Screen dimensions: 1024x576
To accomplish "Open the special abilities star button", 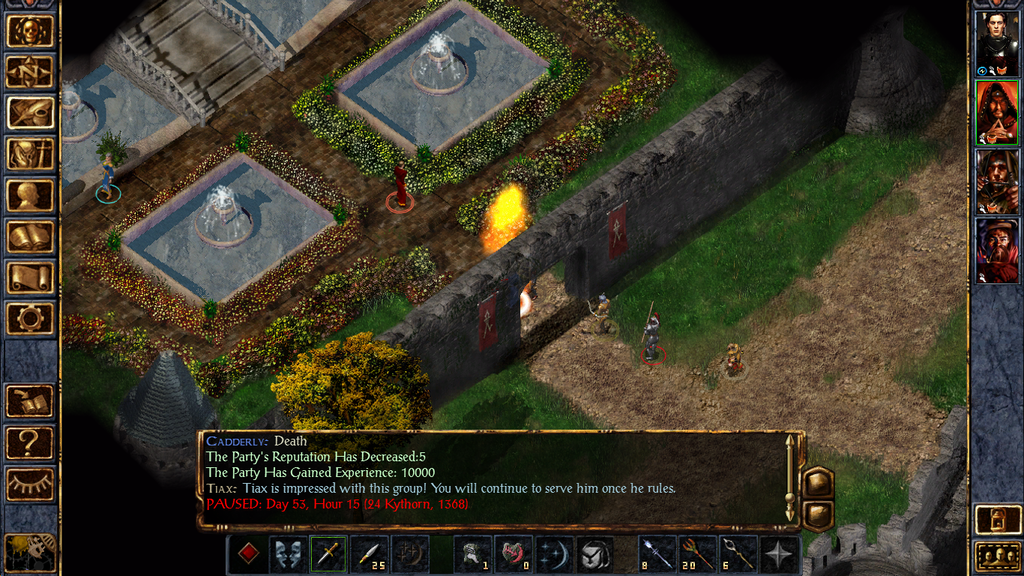I will coord(778,555).
